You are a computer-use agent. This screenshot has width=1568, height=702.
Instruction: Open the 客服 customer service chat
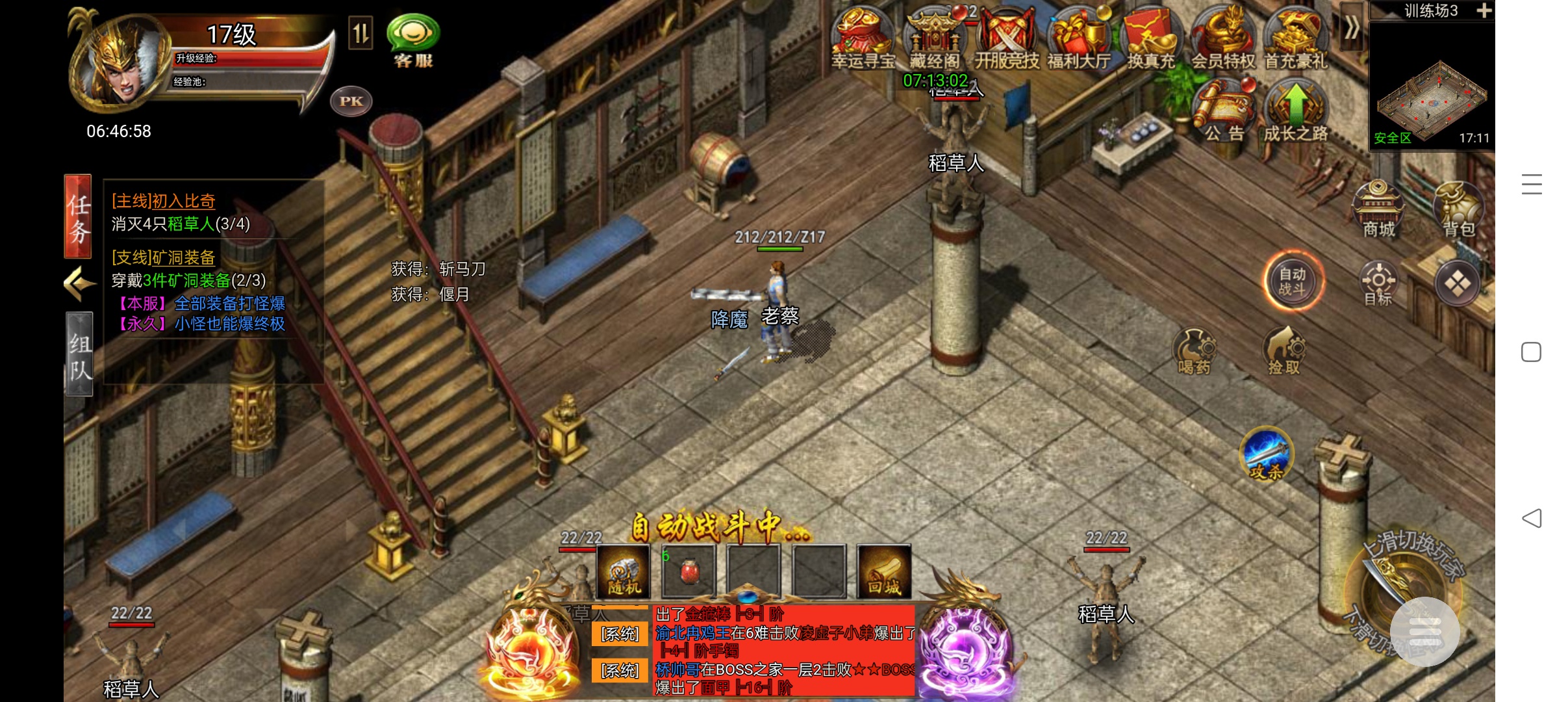[x=413, y=40]
